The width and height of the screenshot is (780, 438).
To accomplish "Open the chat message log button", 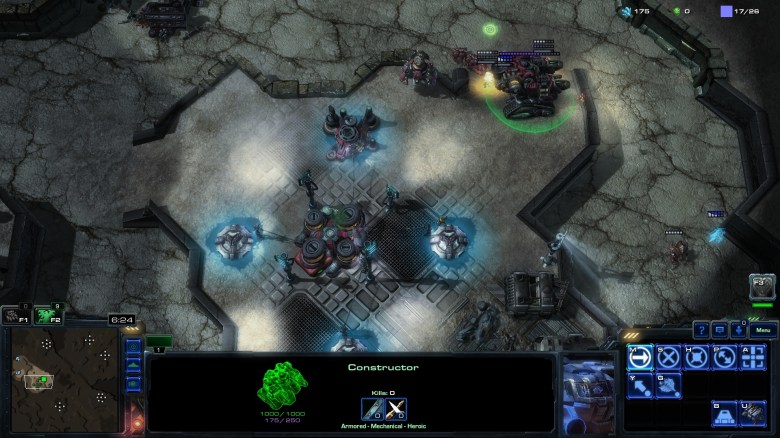I will point(720,330).
